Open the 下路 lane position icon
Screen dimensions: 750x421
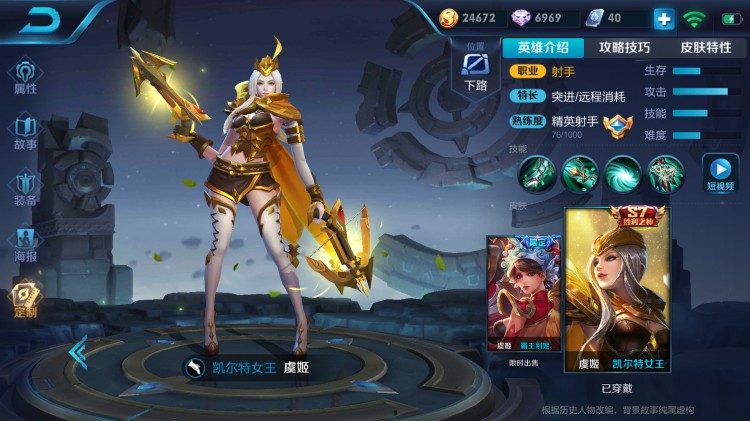476,68
